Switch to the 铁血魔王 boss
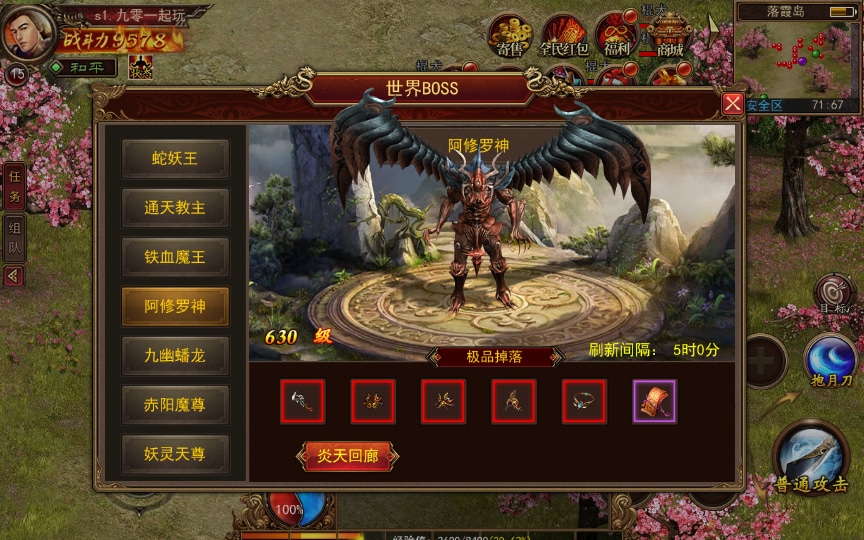 pyautogui.click(x=175, y=257)
